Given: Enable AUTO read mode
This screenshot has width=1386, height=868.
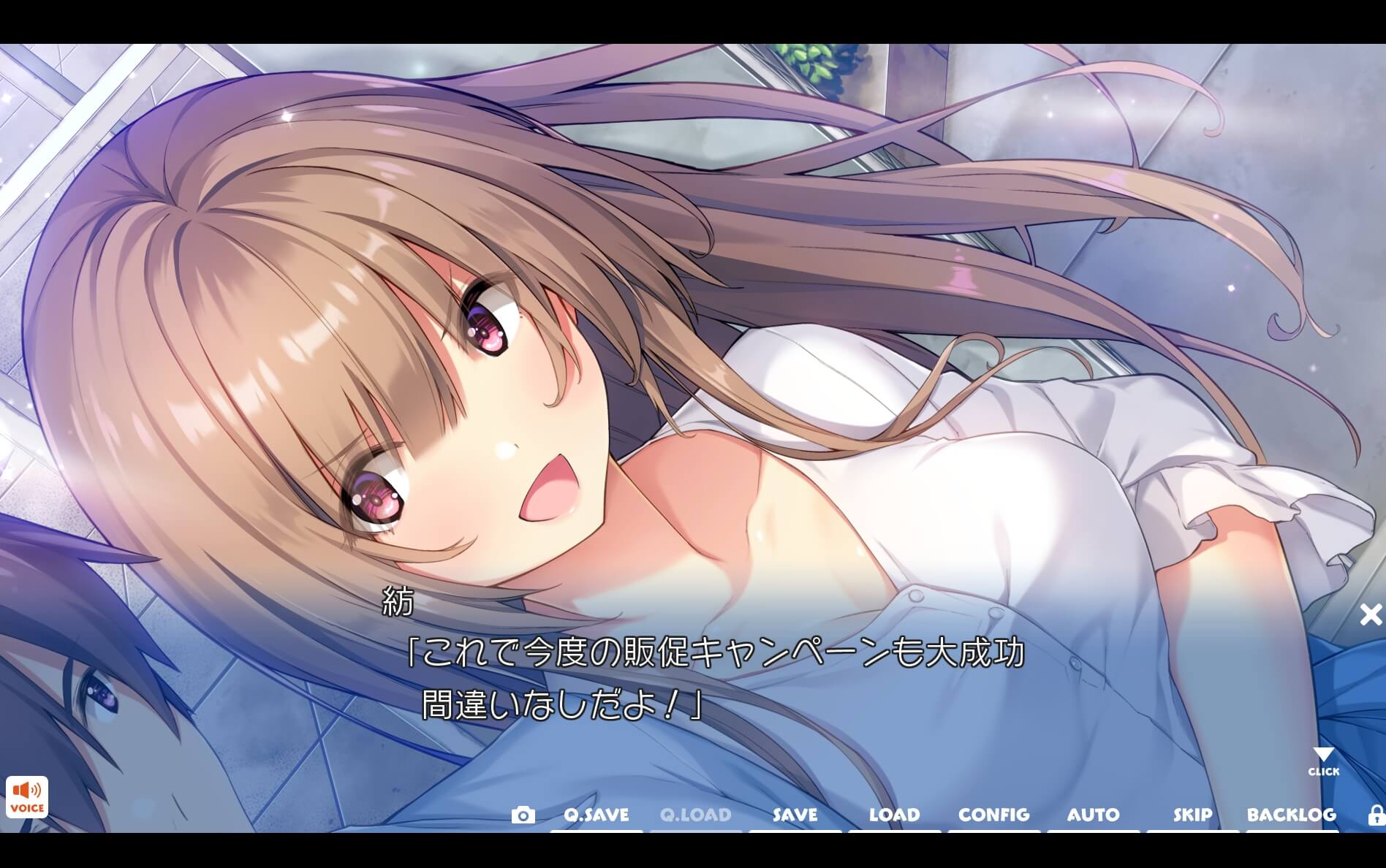Looking at the screenshot, I should [x=1093, y=815].
